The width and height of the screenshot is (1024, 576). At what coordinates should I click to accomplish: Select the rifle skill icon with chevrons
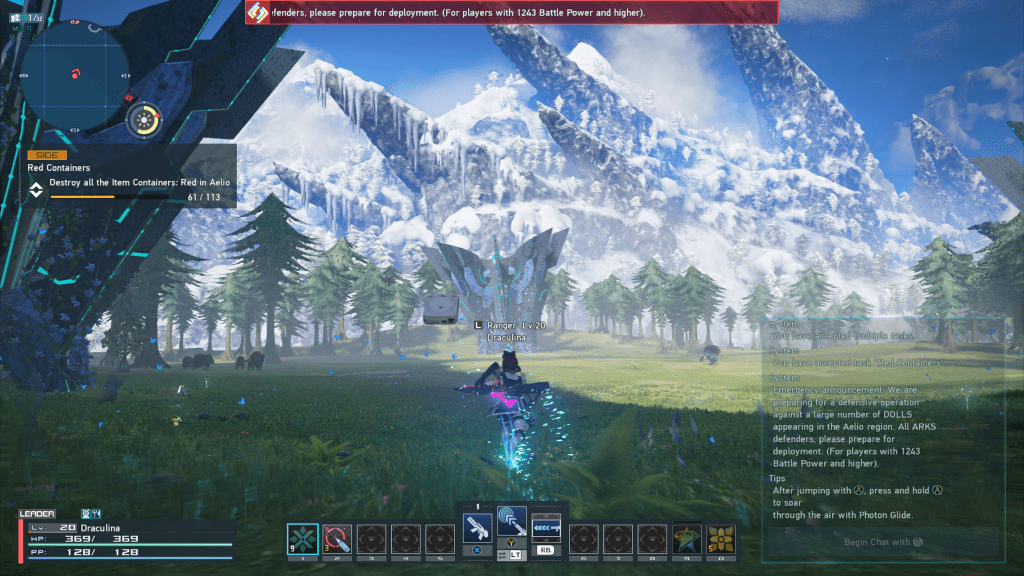coord(546,526)
